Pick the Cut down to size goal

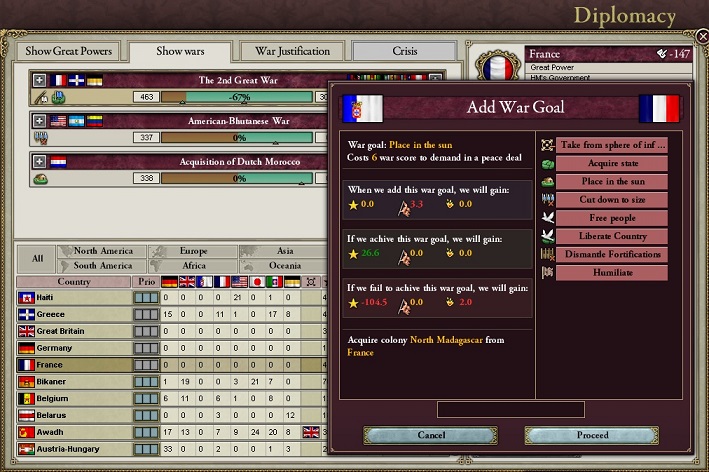[x=611, y=199]
